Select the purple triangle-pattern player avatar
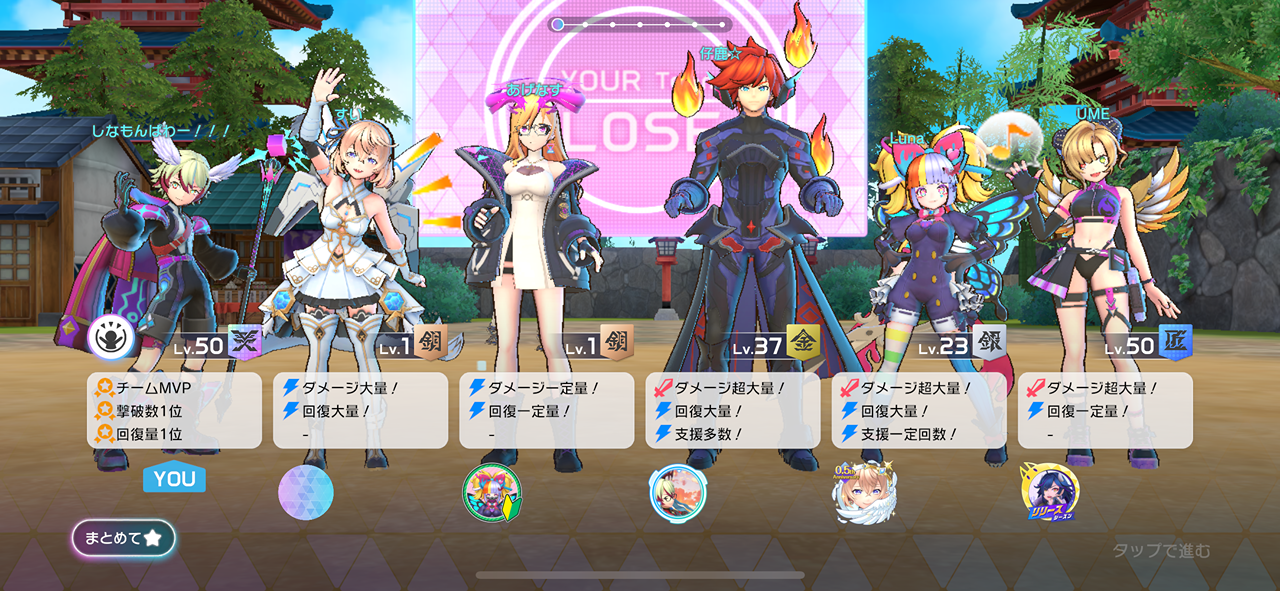This screenshot has width=1280, height=591. [x=305, y=493]
